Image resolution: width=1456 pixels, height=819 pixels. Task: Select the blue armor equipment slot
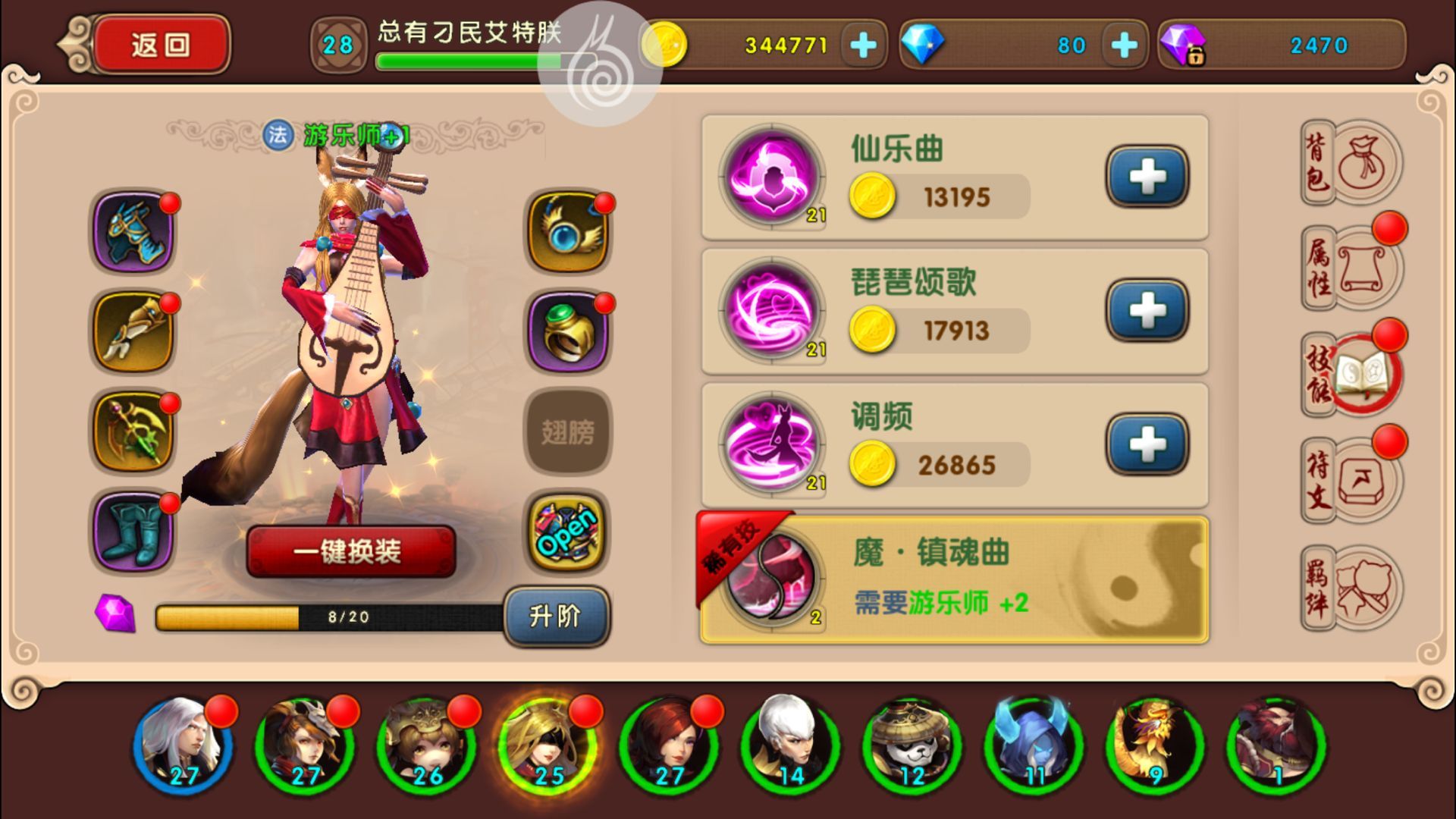click(133, 231)
